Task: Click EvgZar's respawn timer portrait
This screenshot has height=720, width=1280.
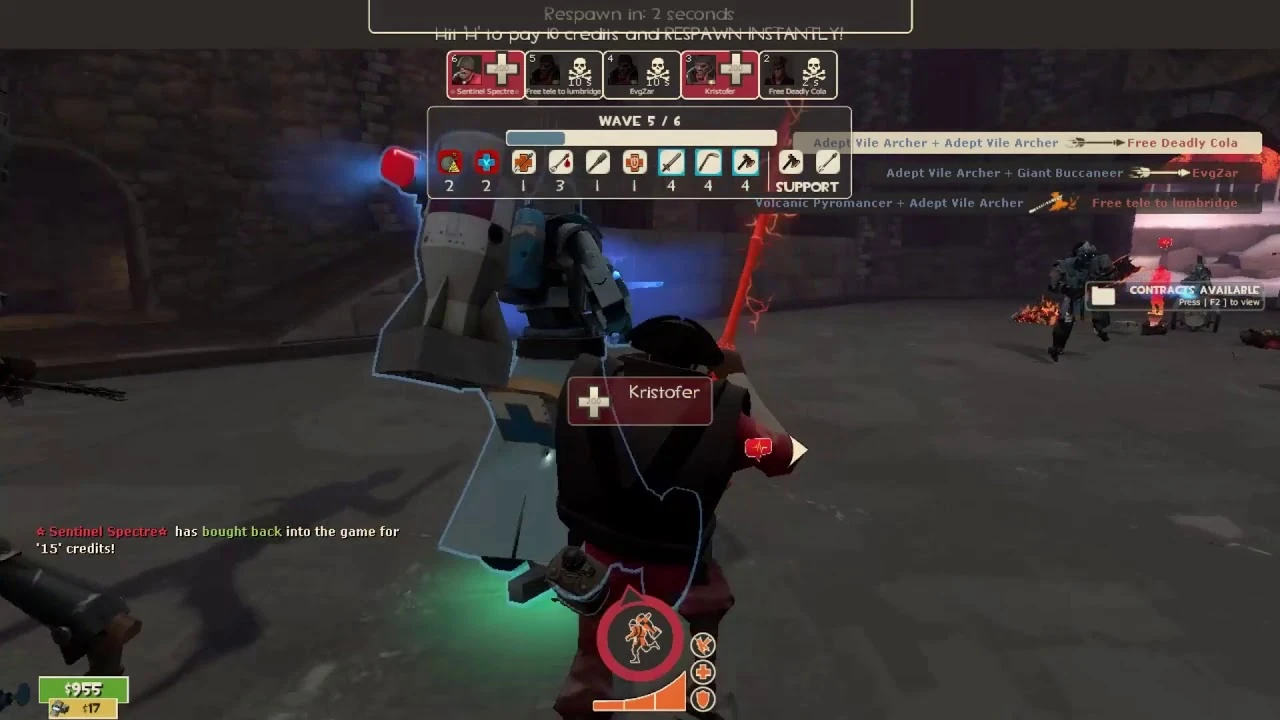Action: (x=641, y=74)
